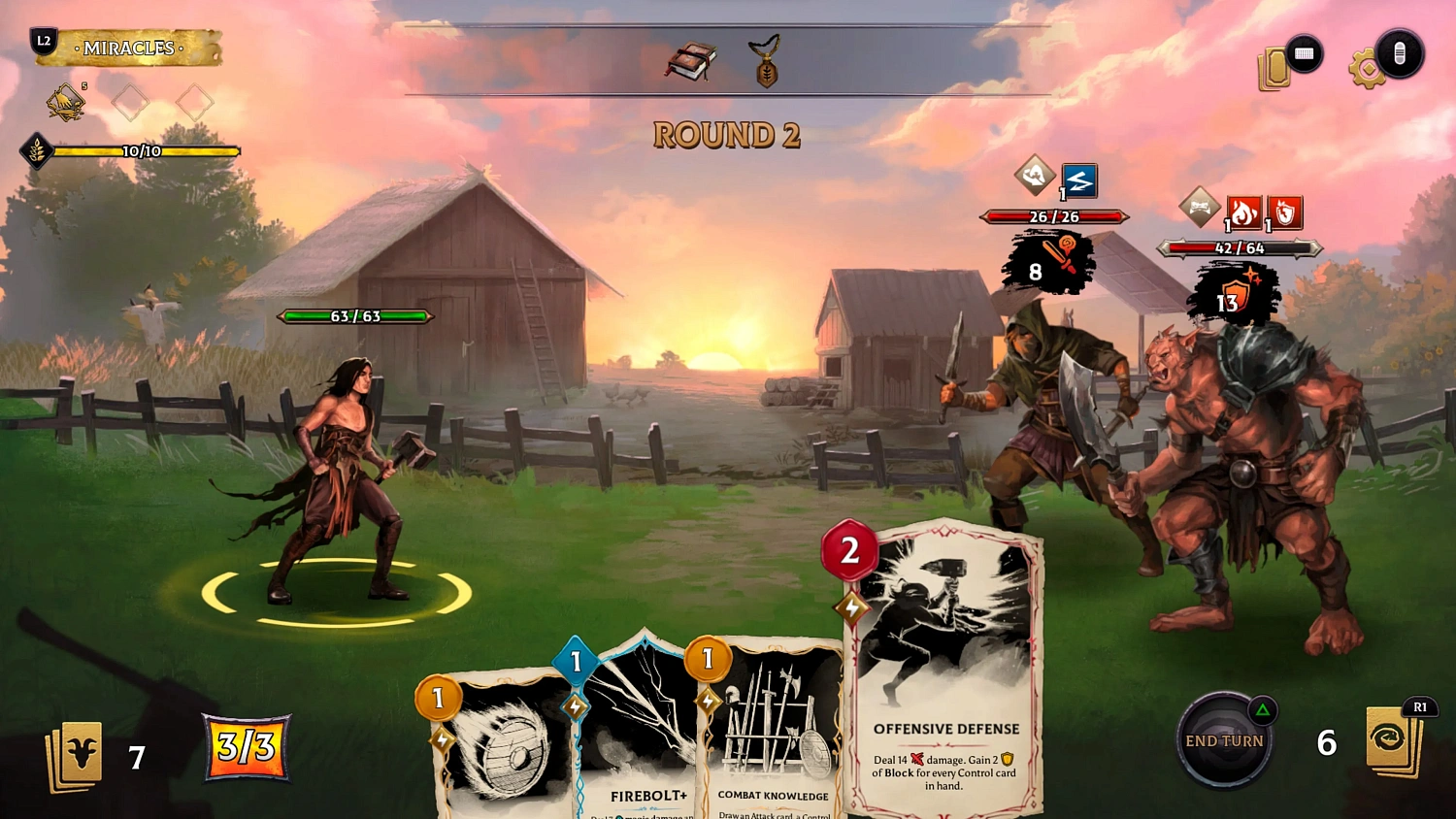1456x819 pixels.
Task: View the discard pile on the right
Action: (1392, 743)
